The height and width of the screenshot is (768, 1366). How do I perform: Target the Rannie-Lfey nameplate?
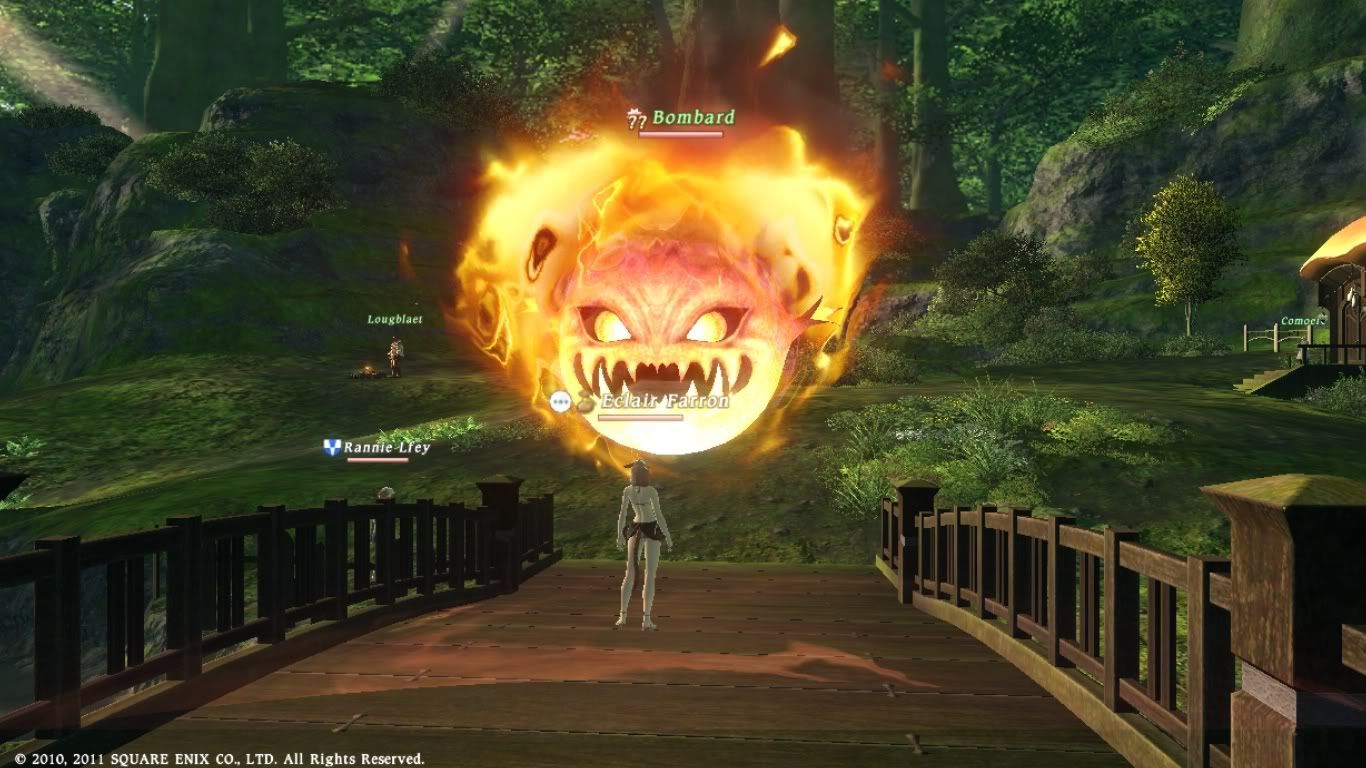coord(386,448)
